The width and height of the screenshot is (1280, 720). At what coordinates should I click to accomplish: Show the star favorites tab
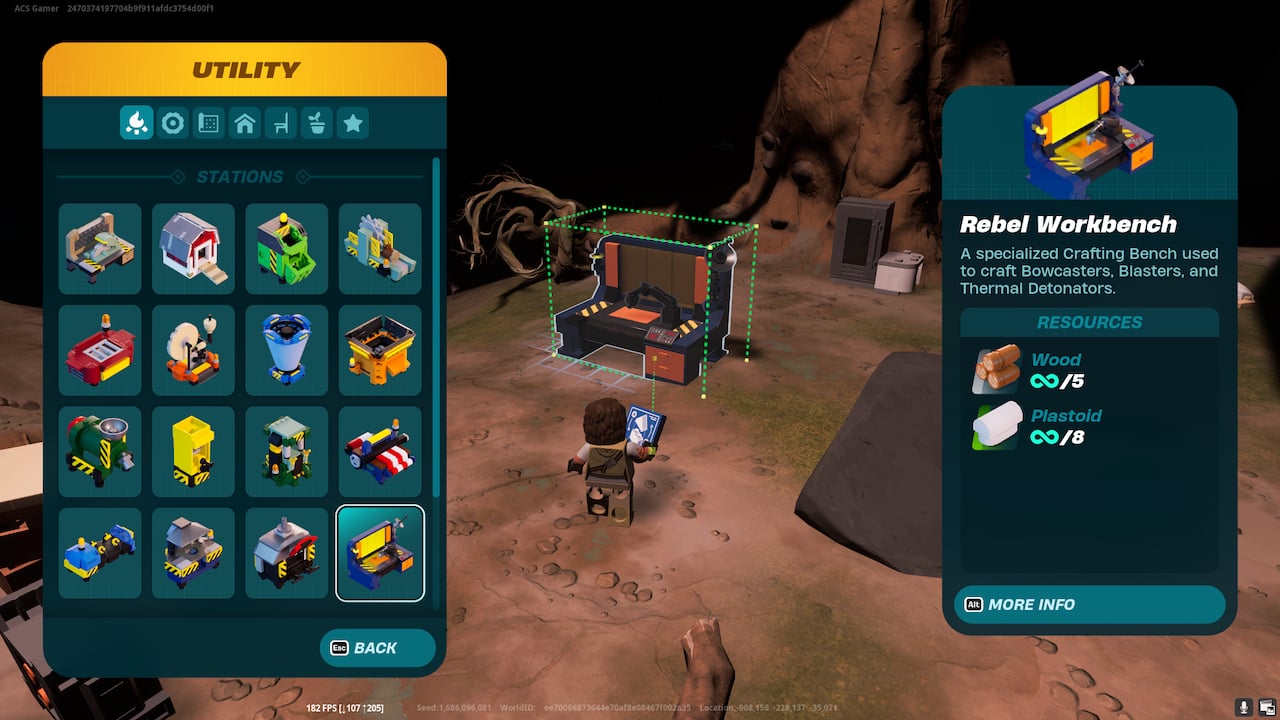[353, 123]
